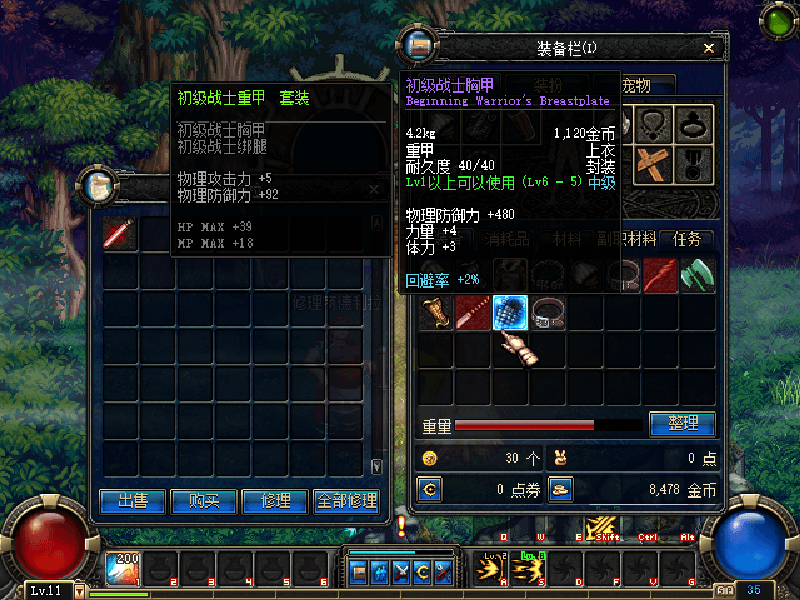800x600 pixels.
Task: Select the golden gauntlet item in inventory
Action: pos(436,312)
